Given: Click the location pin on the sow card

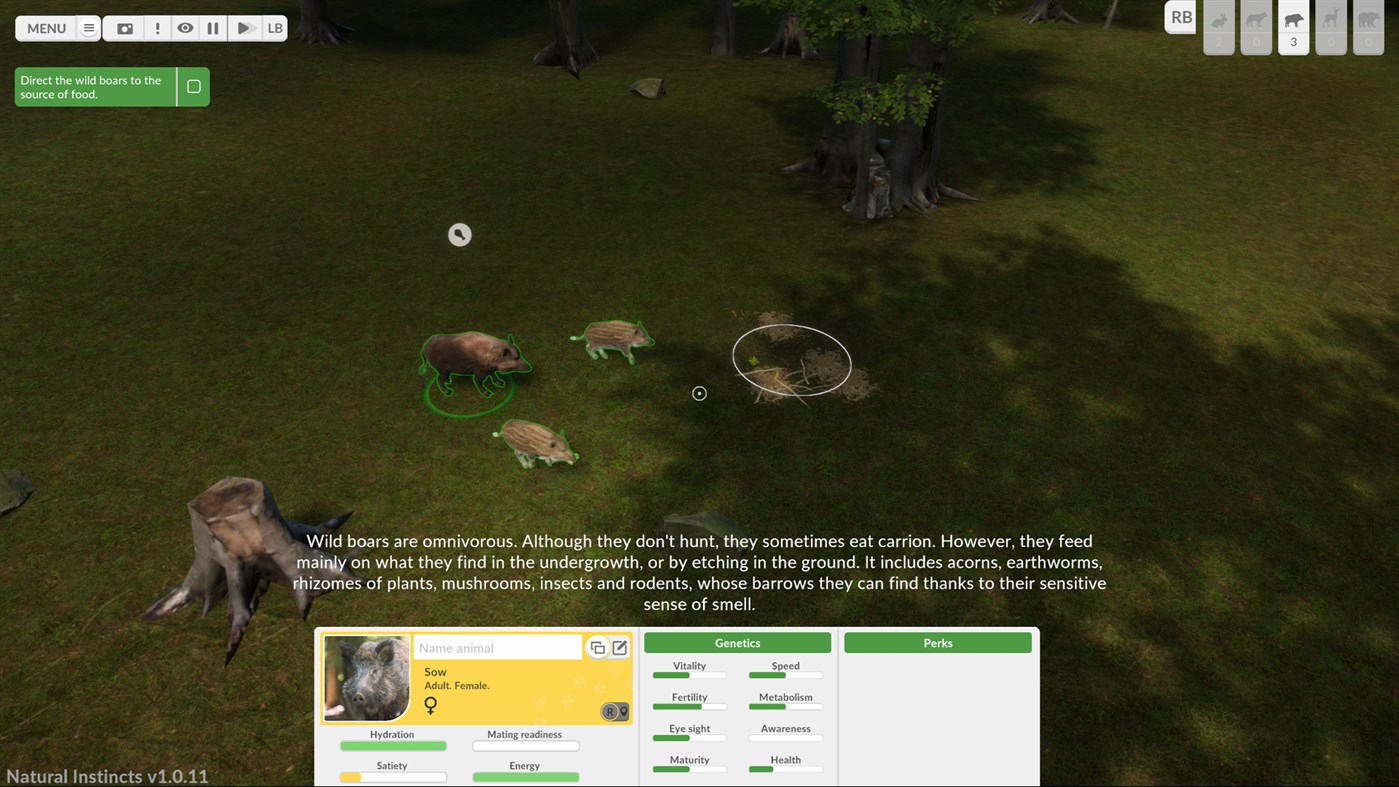Looking at the screenshot, I should [625, 712].
